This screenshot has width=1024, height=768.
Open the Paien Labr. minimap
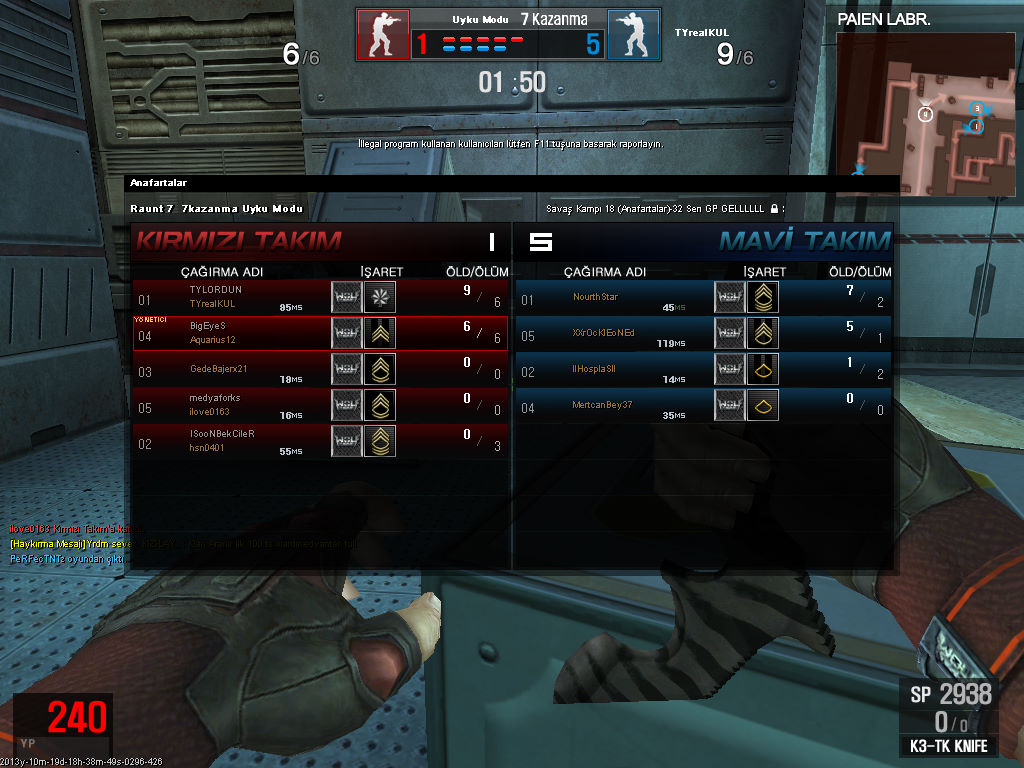tap(926, 103)
